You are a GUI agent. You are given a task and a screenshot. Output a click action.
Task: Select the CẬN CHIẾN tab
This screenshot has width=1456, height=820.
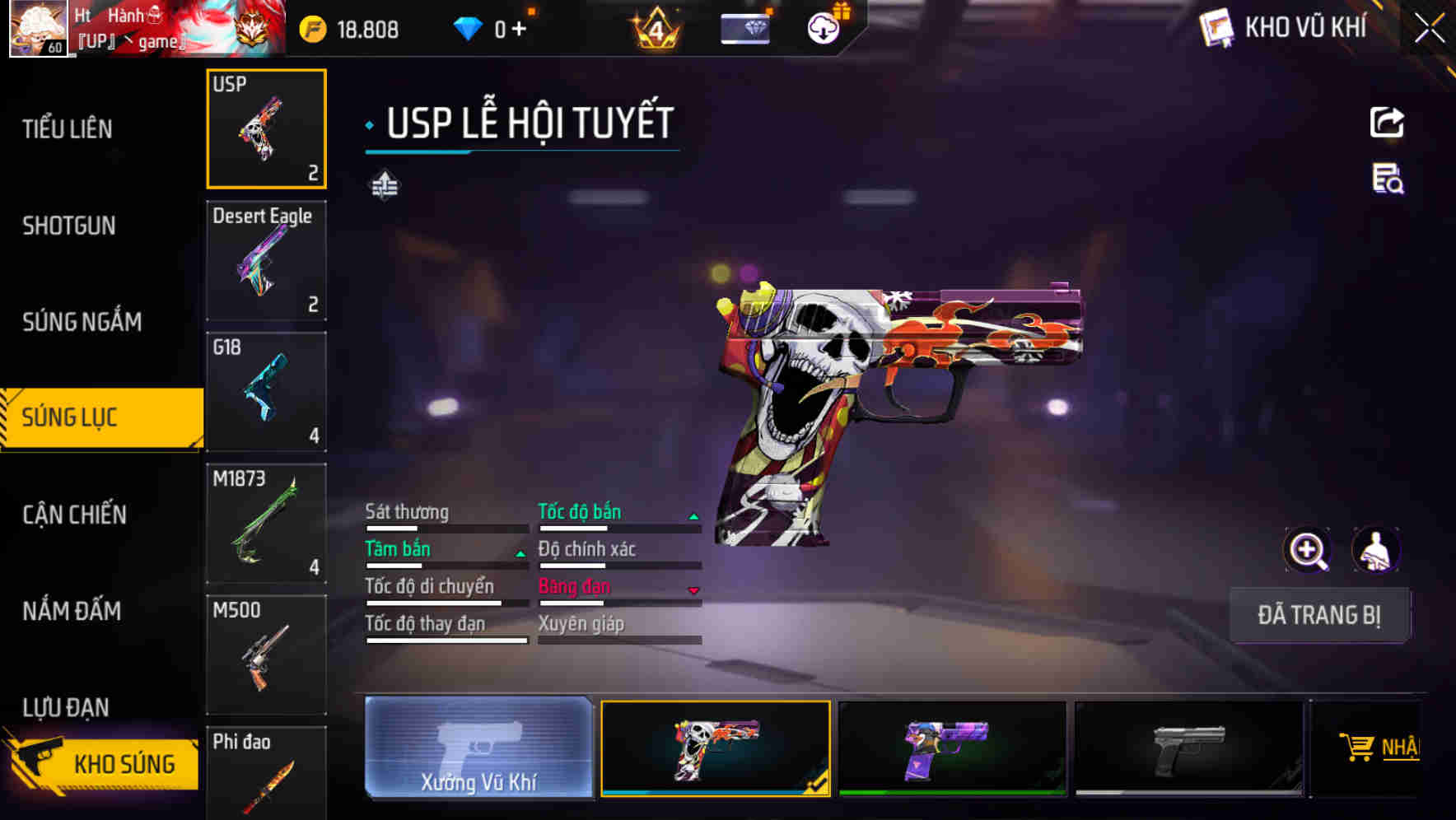[x=74, y=515]
